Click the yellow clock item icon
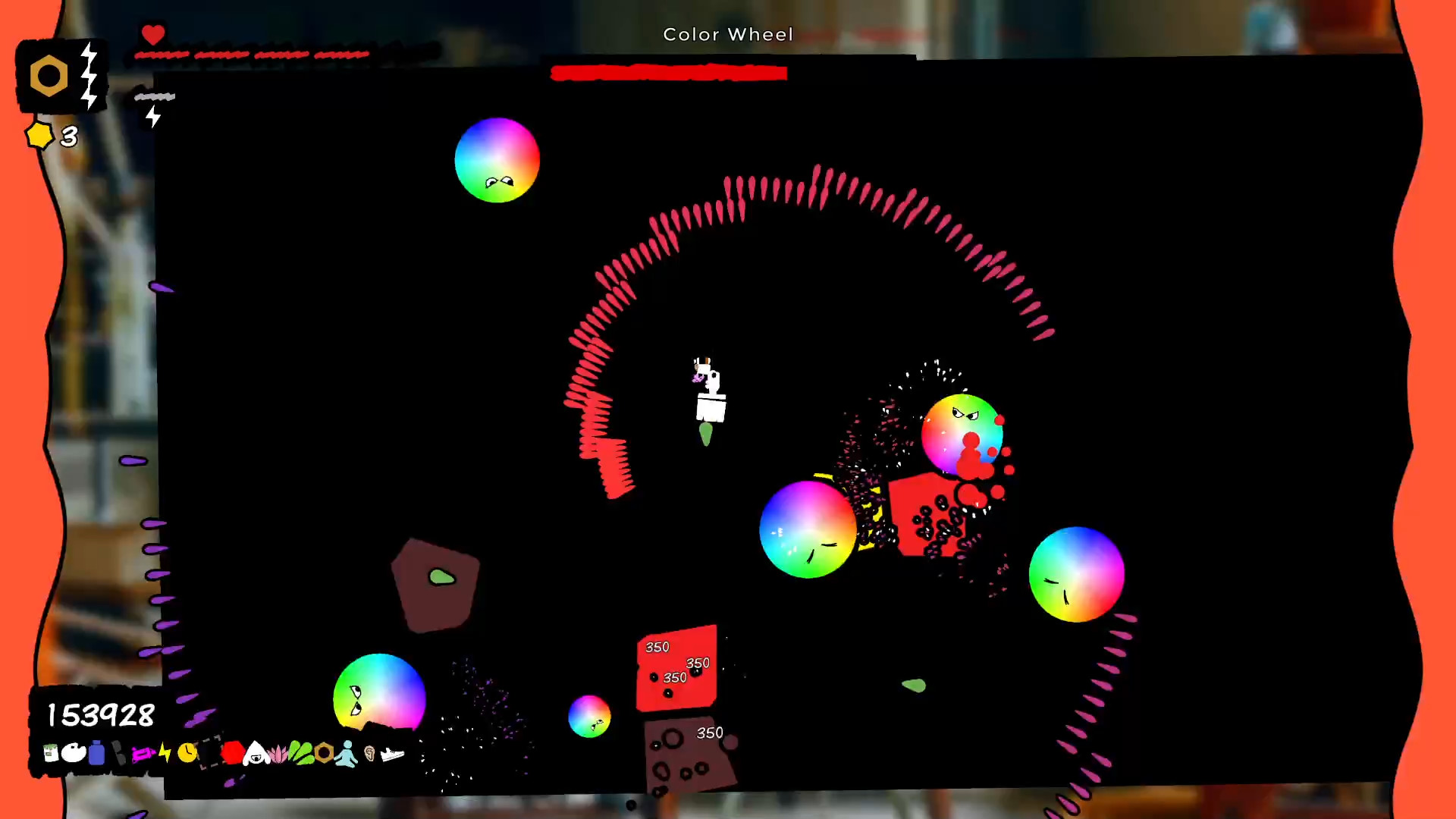This screenshot has width=1456, height=819. [187, 752]
